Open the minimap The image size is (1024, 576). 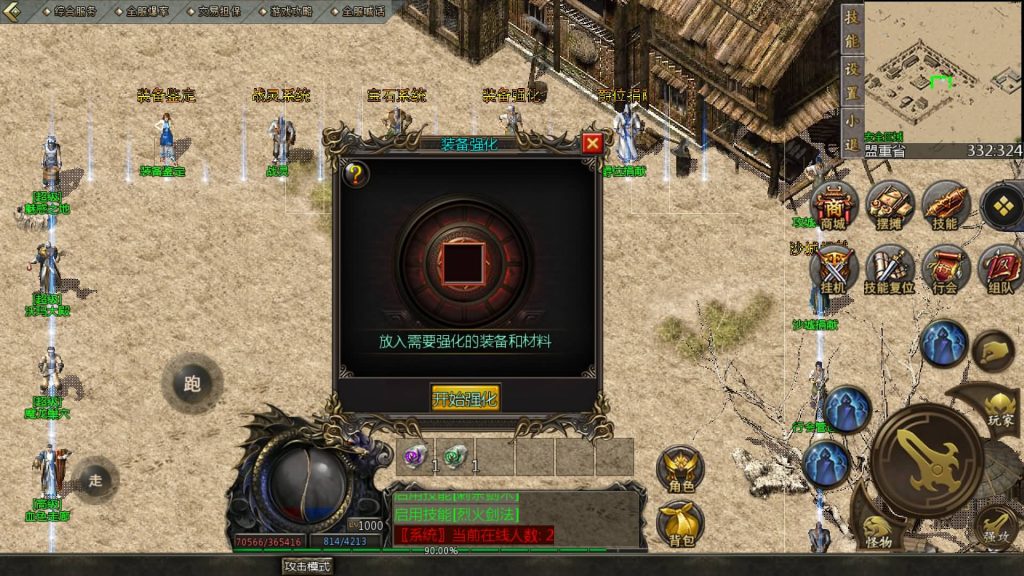942,72
